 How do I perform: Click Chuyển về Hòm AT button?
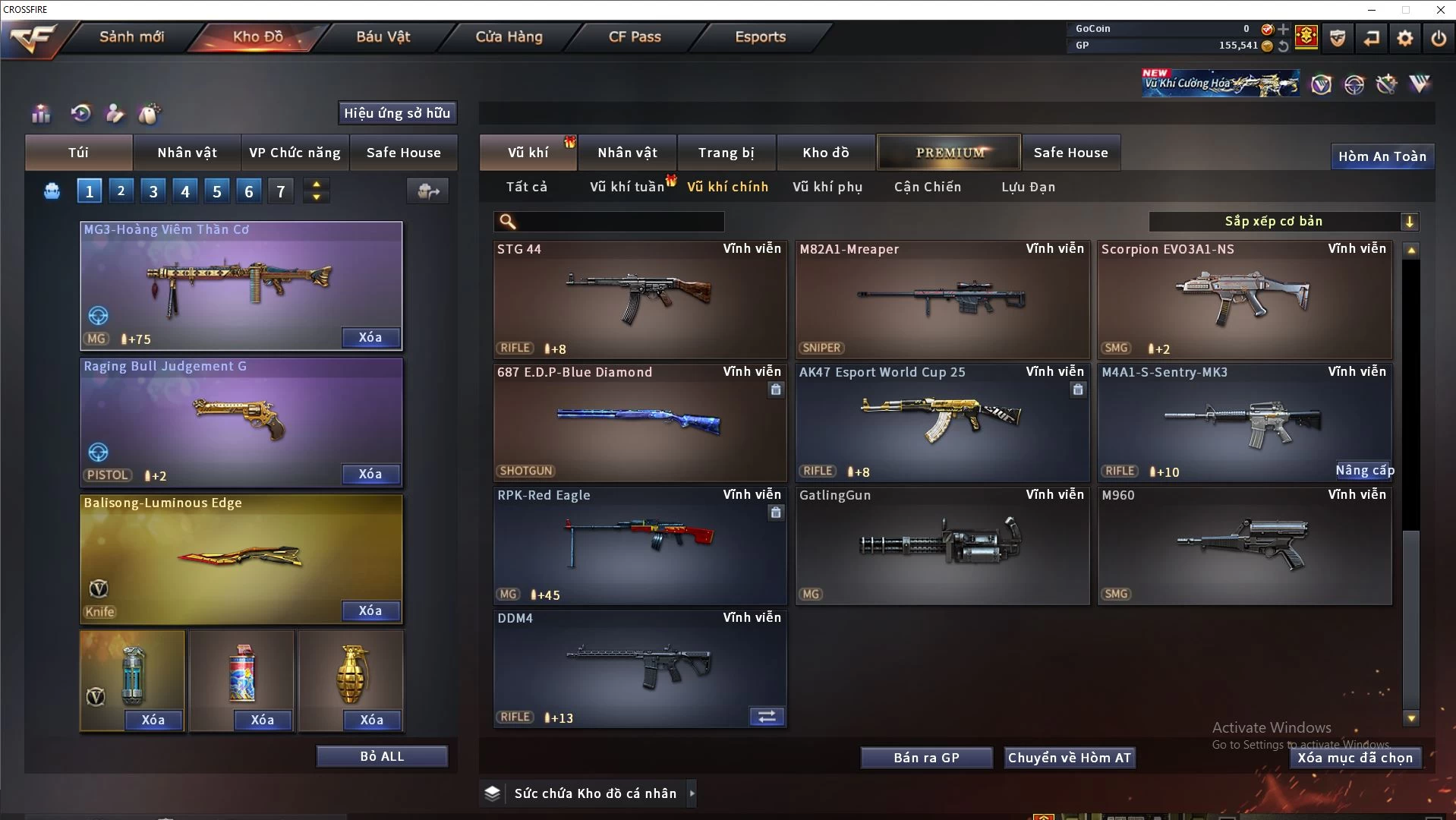click(x=1069, y=758)
